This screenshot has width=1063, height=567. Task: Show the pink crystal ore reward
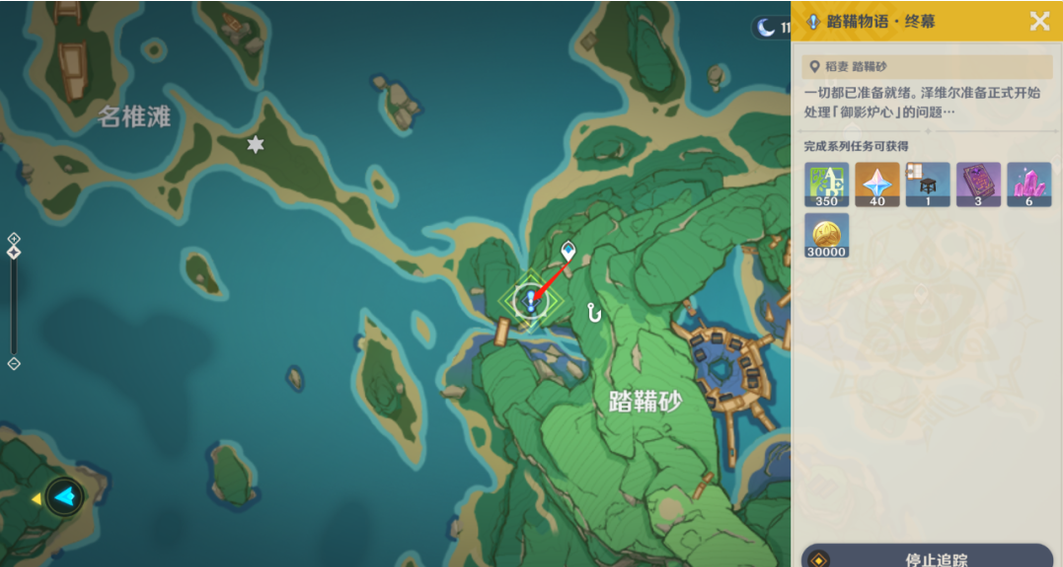coord(1029,185)
